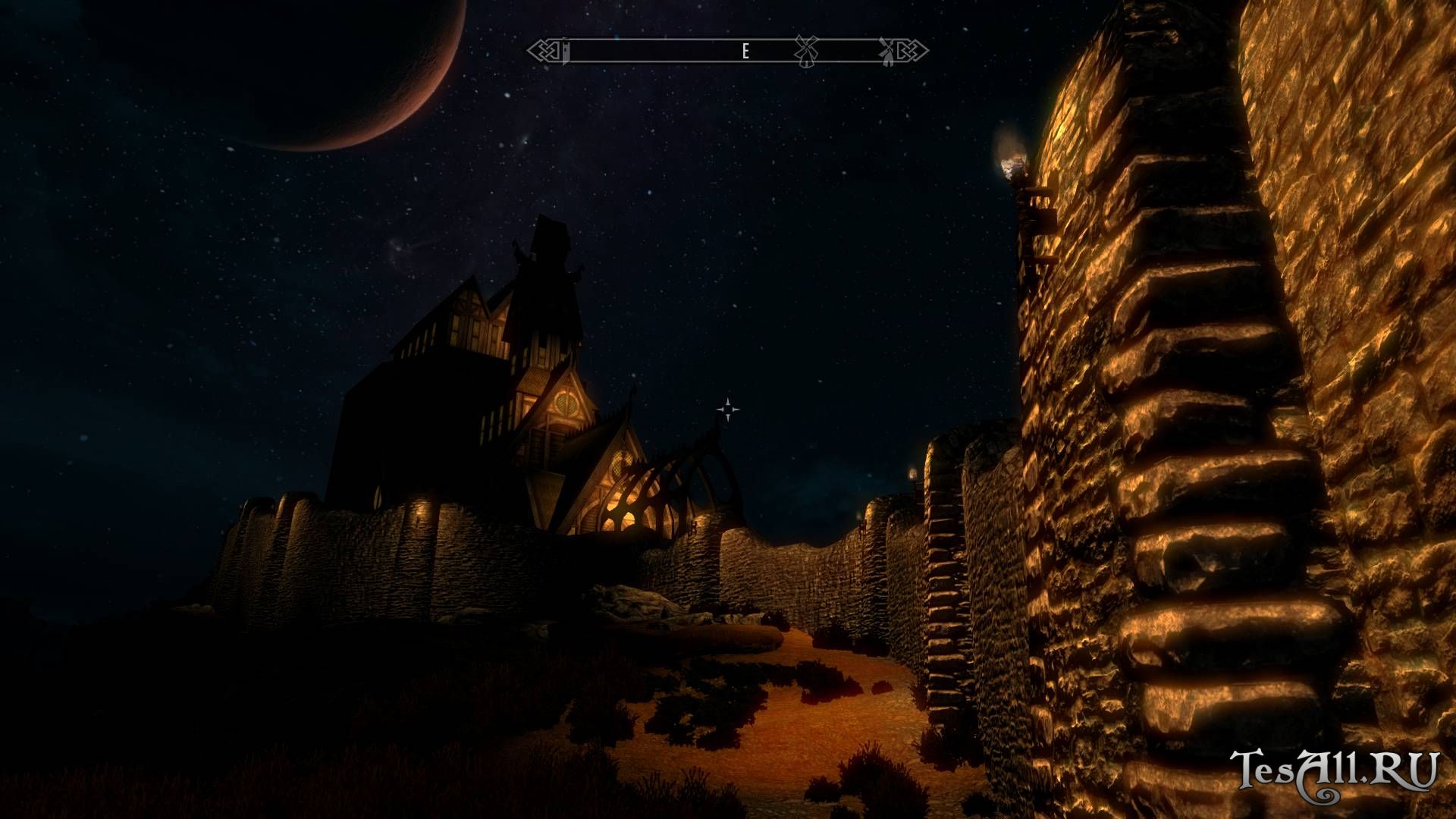Image resolution: width=1456 pixels, height=819 pixels.
Task: Click the East heading letter on the compass
Action: coord(745,52)
